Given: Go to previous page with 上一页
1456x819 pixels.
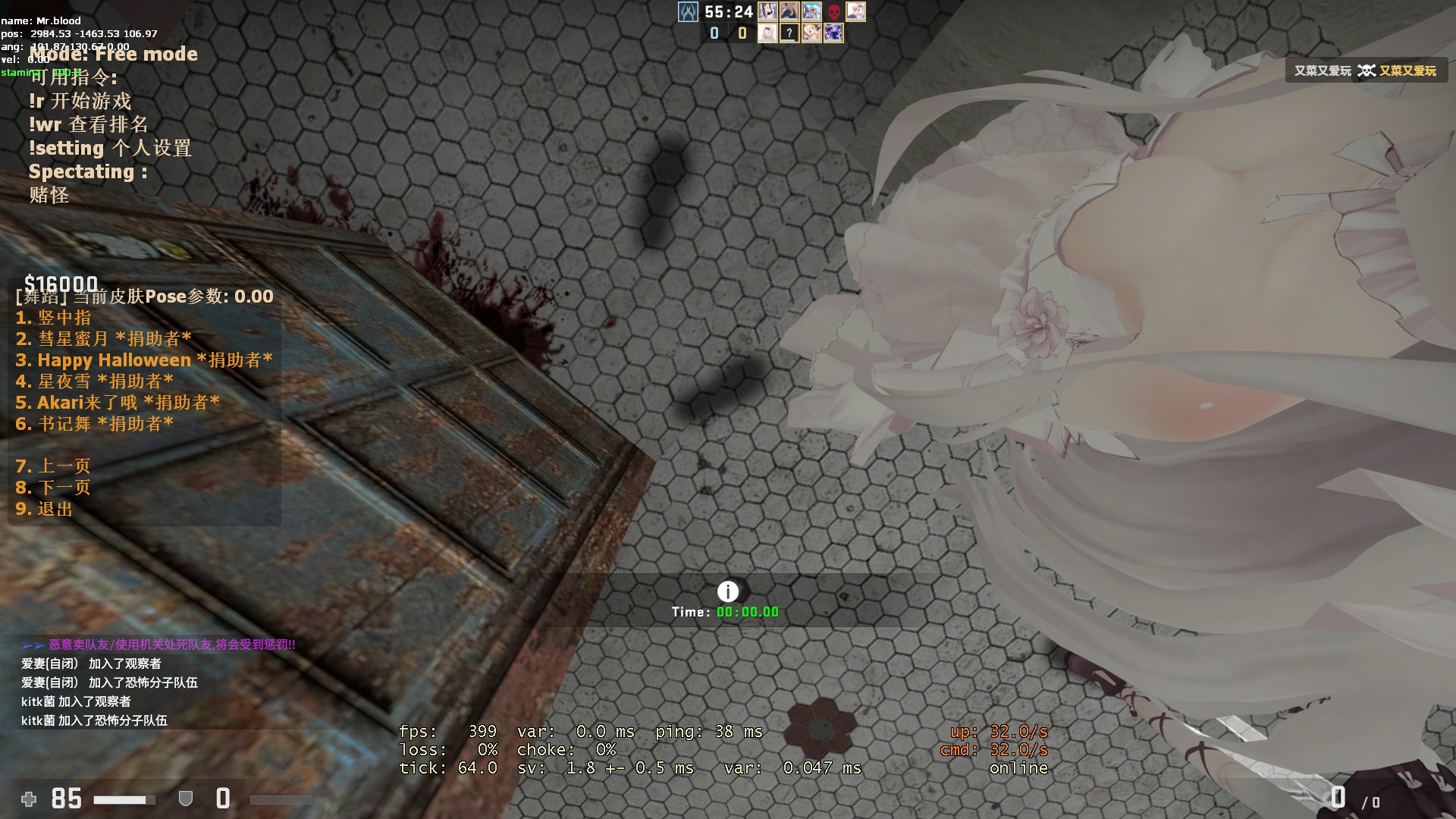Looking at the screenshot, I should [53, 466].
